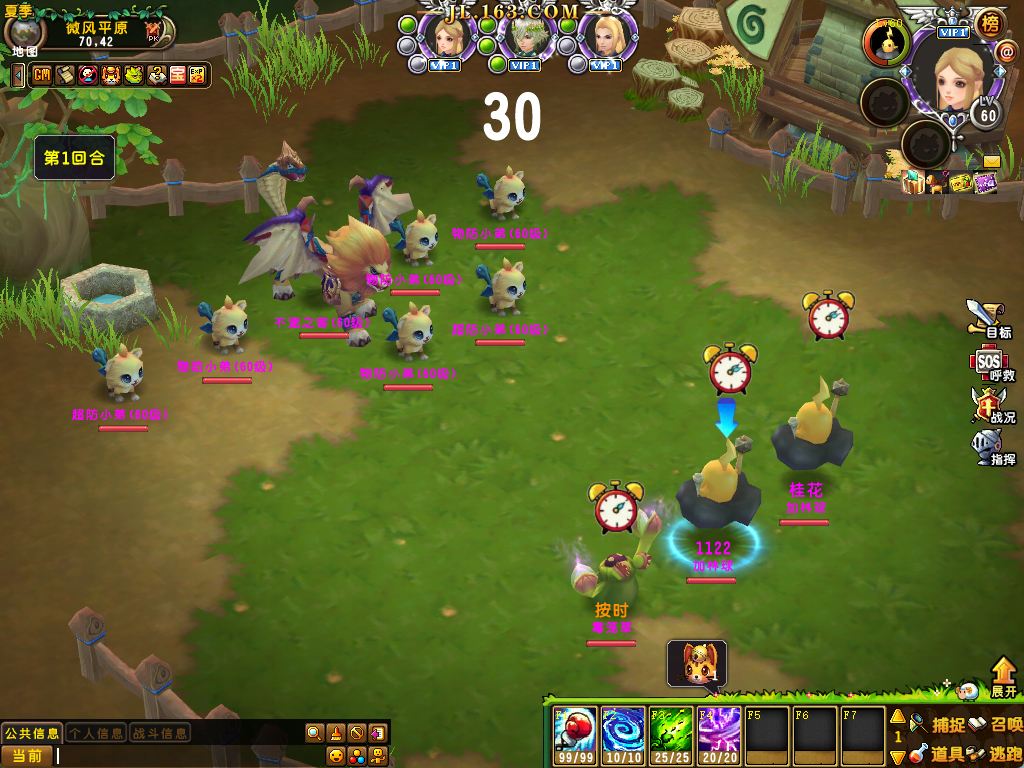Open the 指挥 command button
Viewport: 1024px width, 768px height.
(x=989, y=447)
